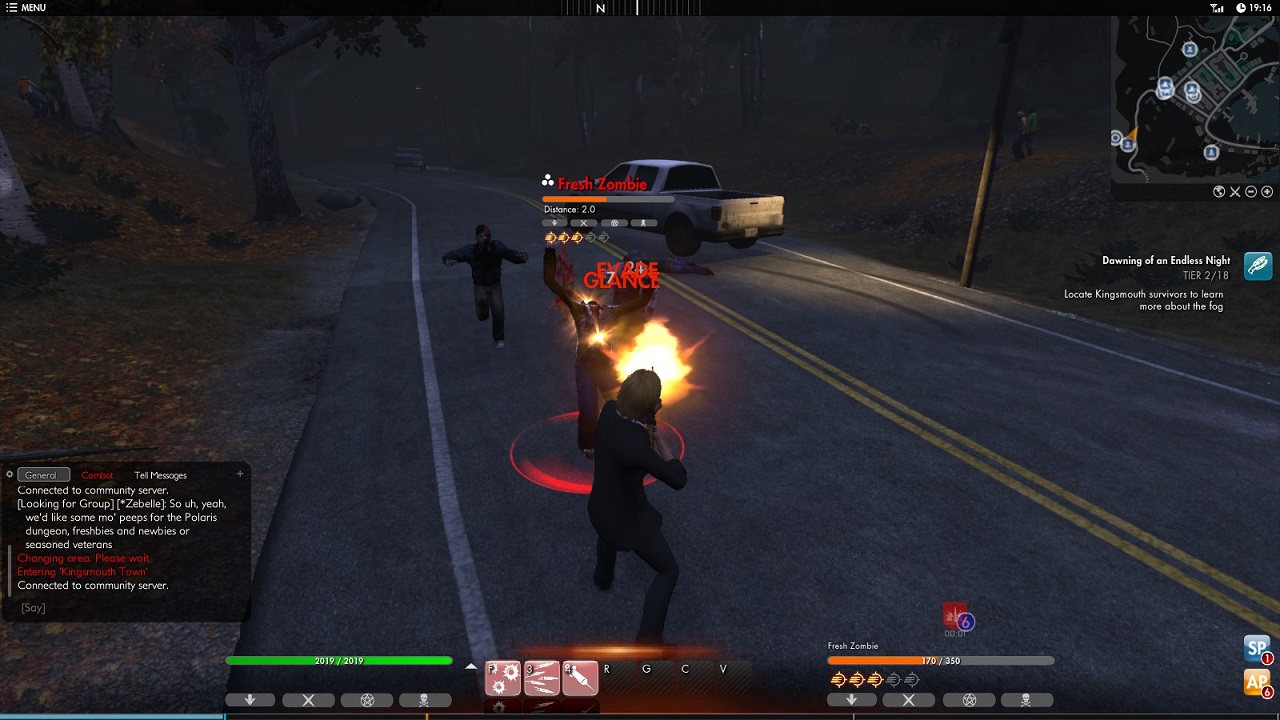
Task: Open the world map globe icon
Action: [x=1219, y=192]
